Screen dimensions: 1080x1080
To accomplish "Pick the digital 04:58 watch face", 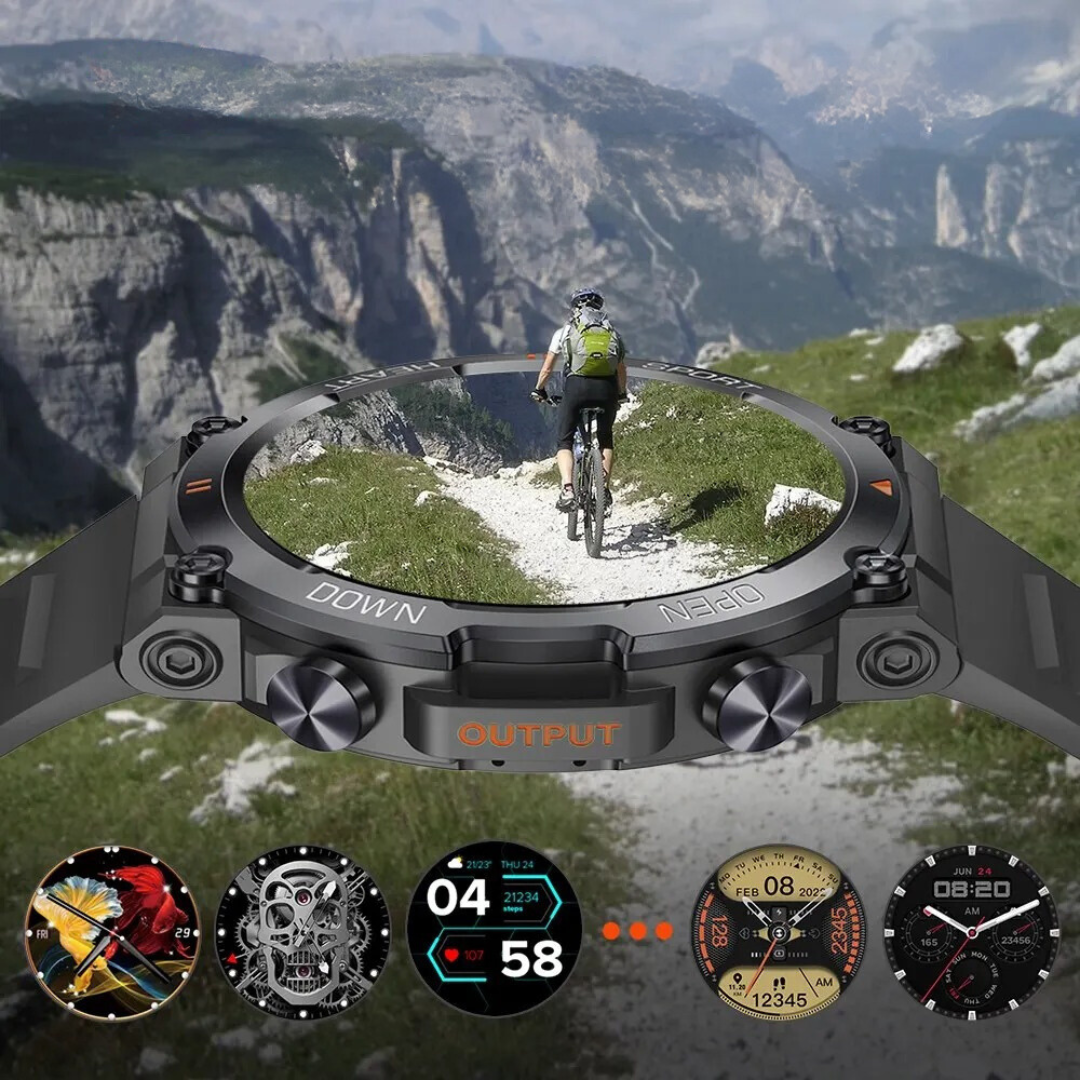I will point(494,929).
